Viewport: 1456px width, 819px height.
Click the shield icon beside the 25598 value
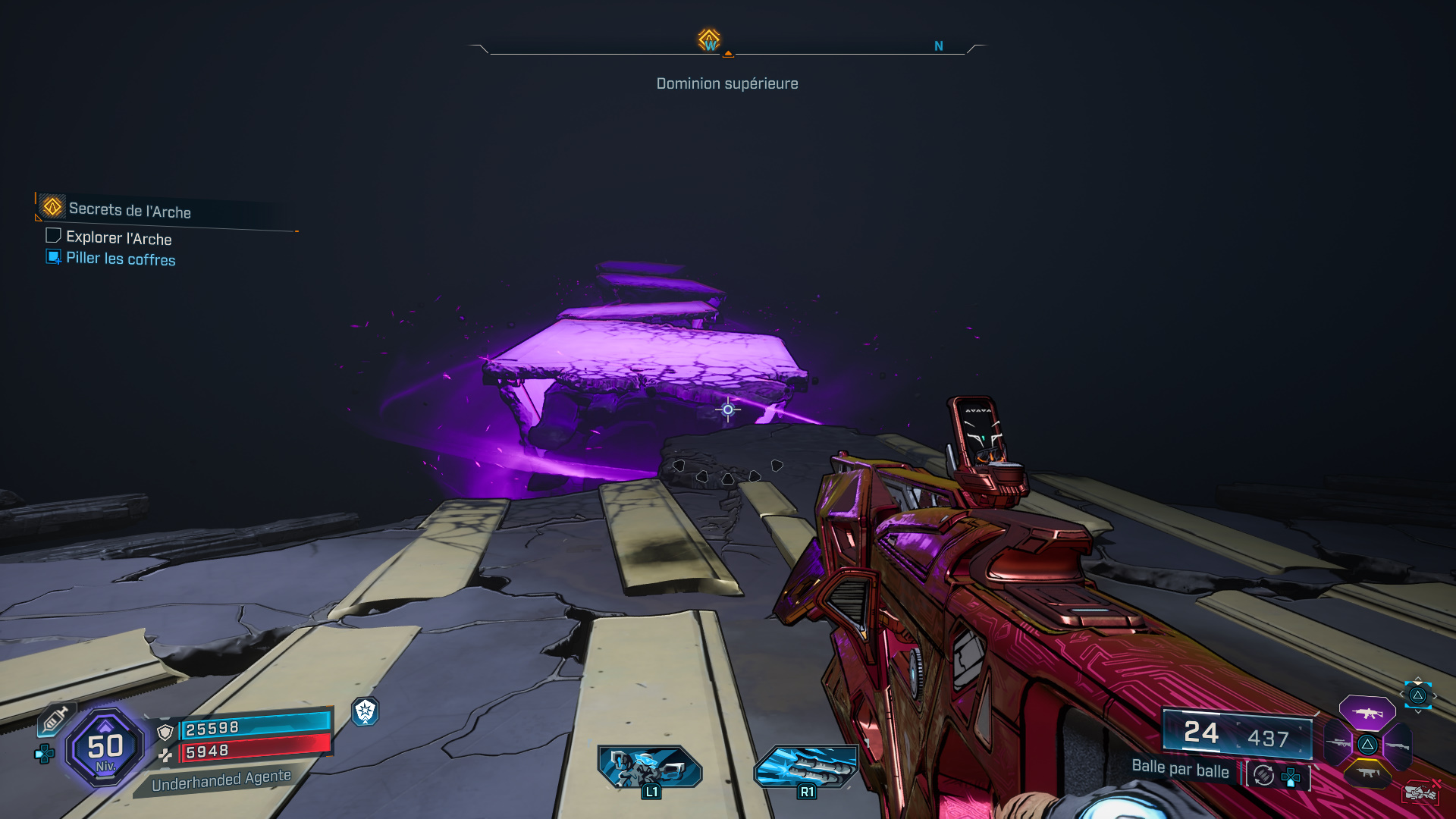(165, 731)
